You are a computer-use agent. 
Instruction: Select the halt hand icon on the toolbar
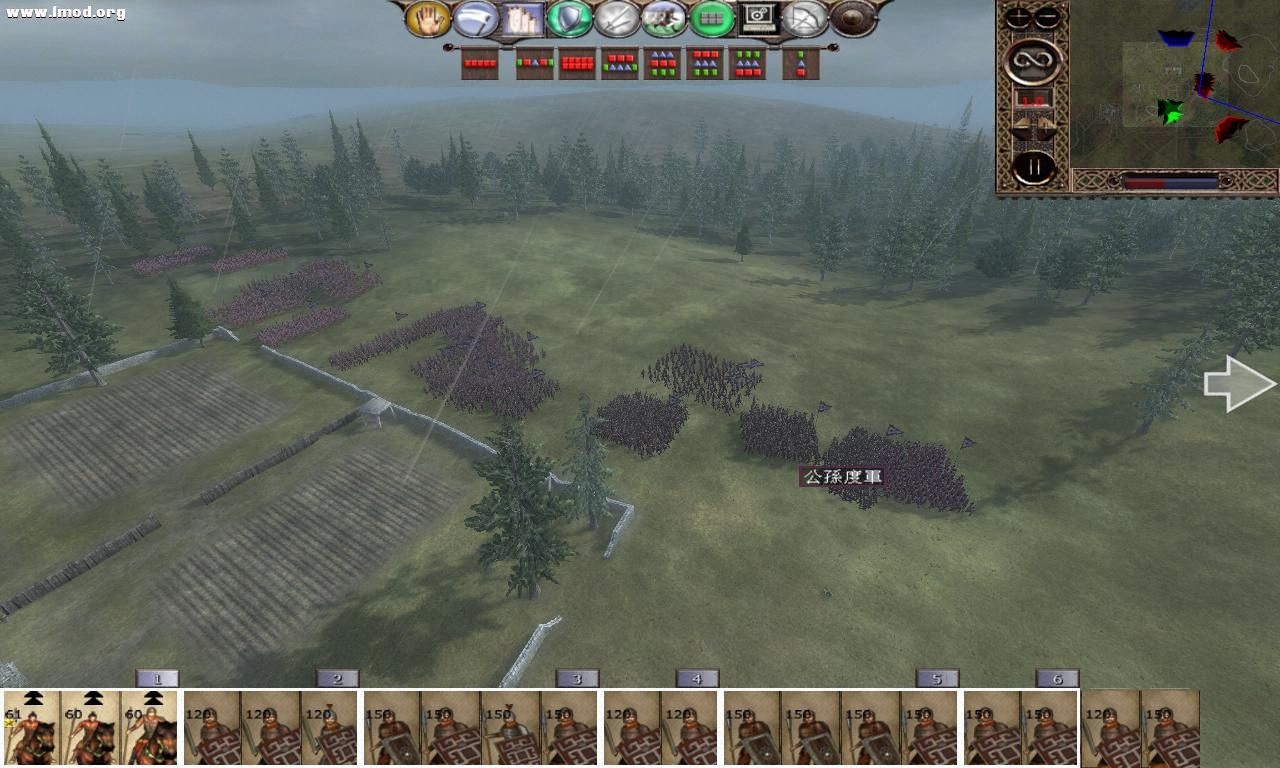[x=428, y=18]
